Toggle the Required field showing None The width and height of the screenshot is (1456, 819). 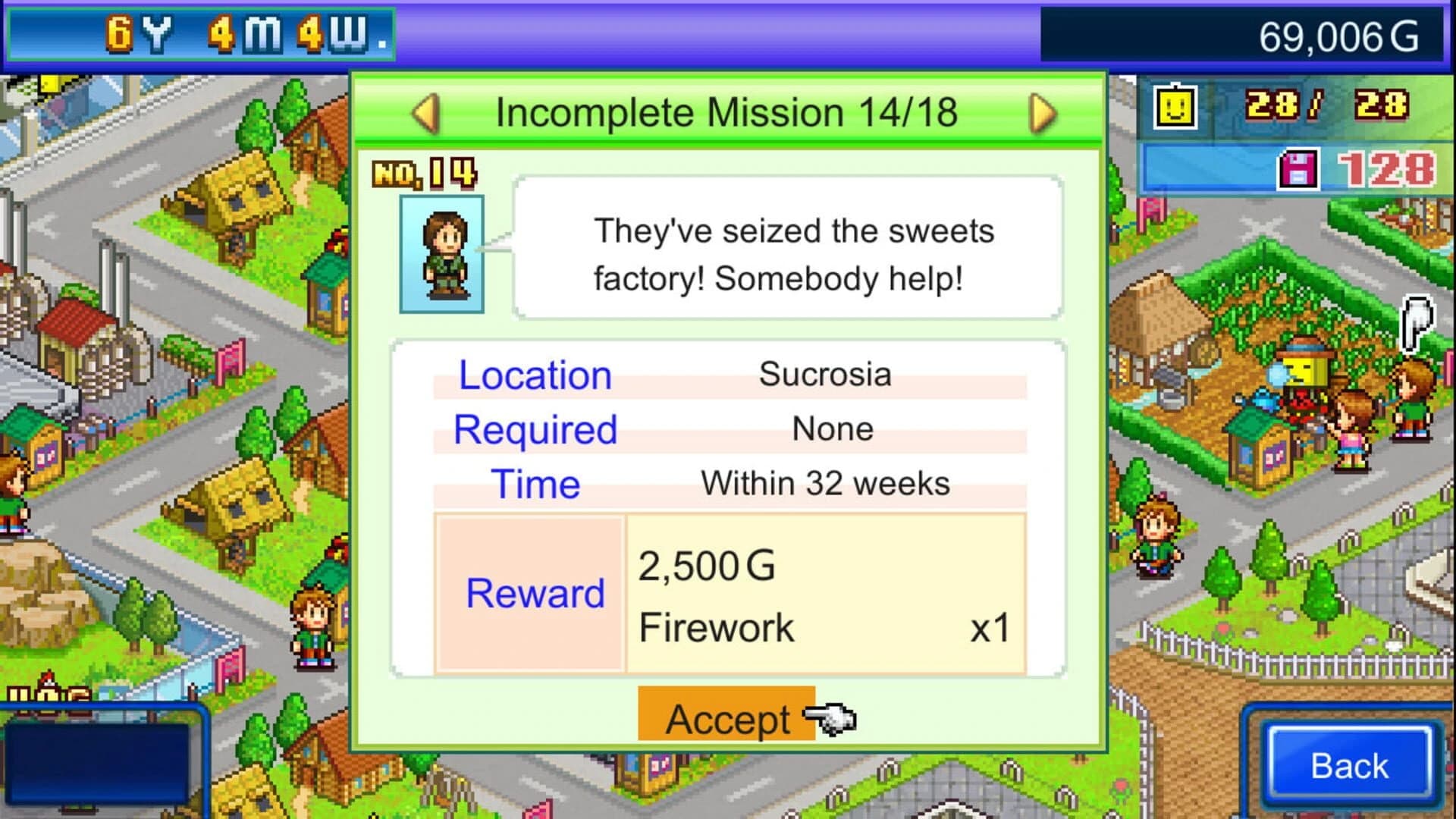[728, 428]
